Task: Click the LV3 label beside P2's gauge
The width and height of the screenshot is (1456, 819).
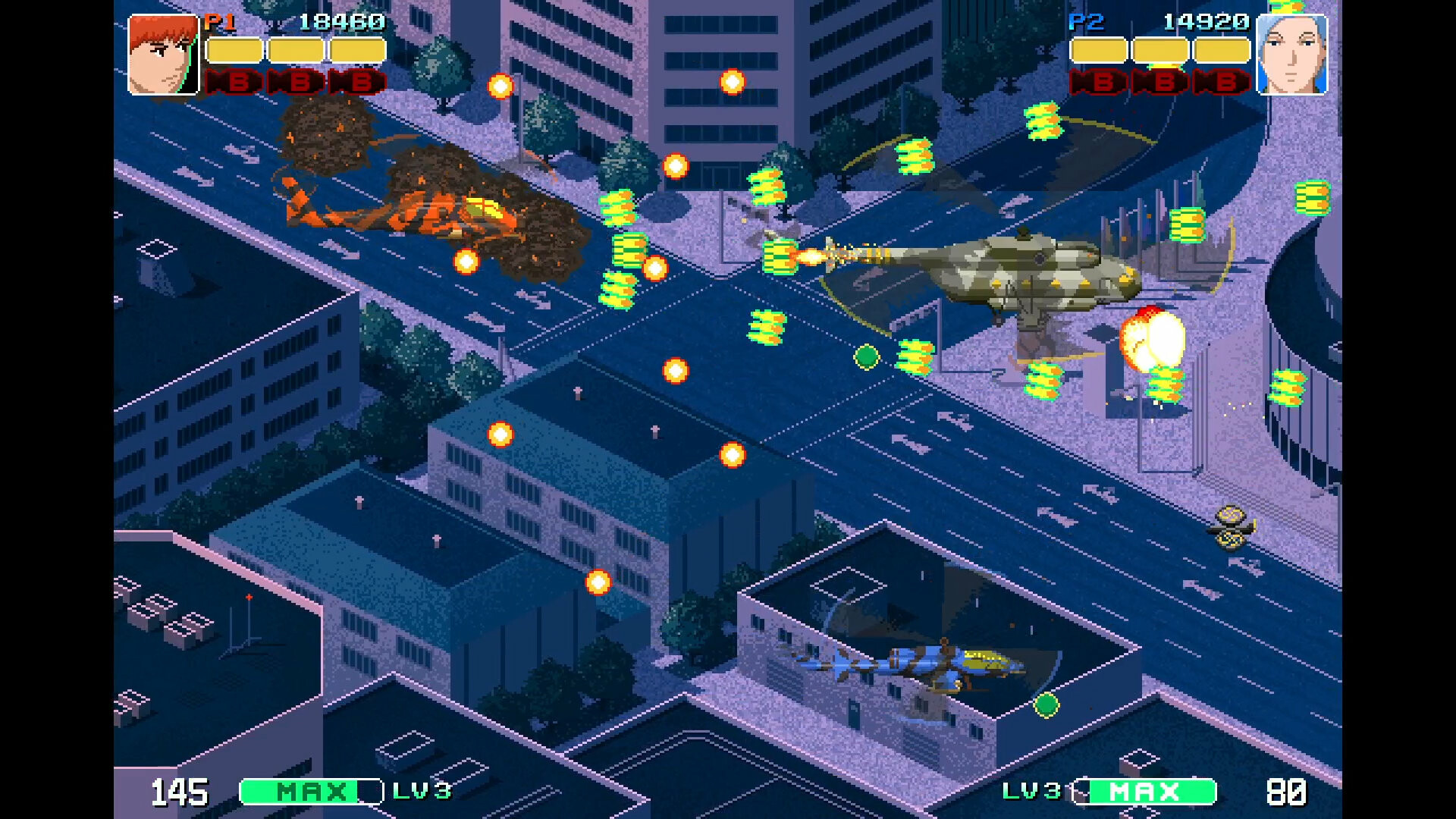Action: (1032, 791)
